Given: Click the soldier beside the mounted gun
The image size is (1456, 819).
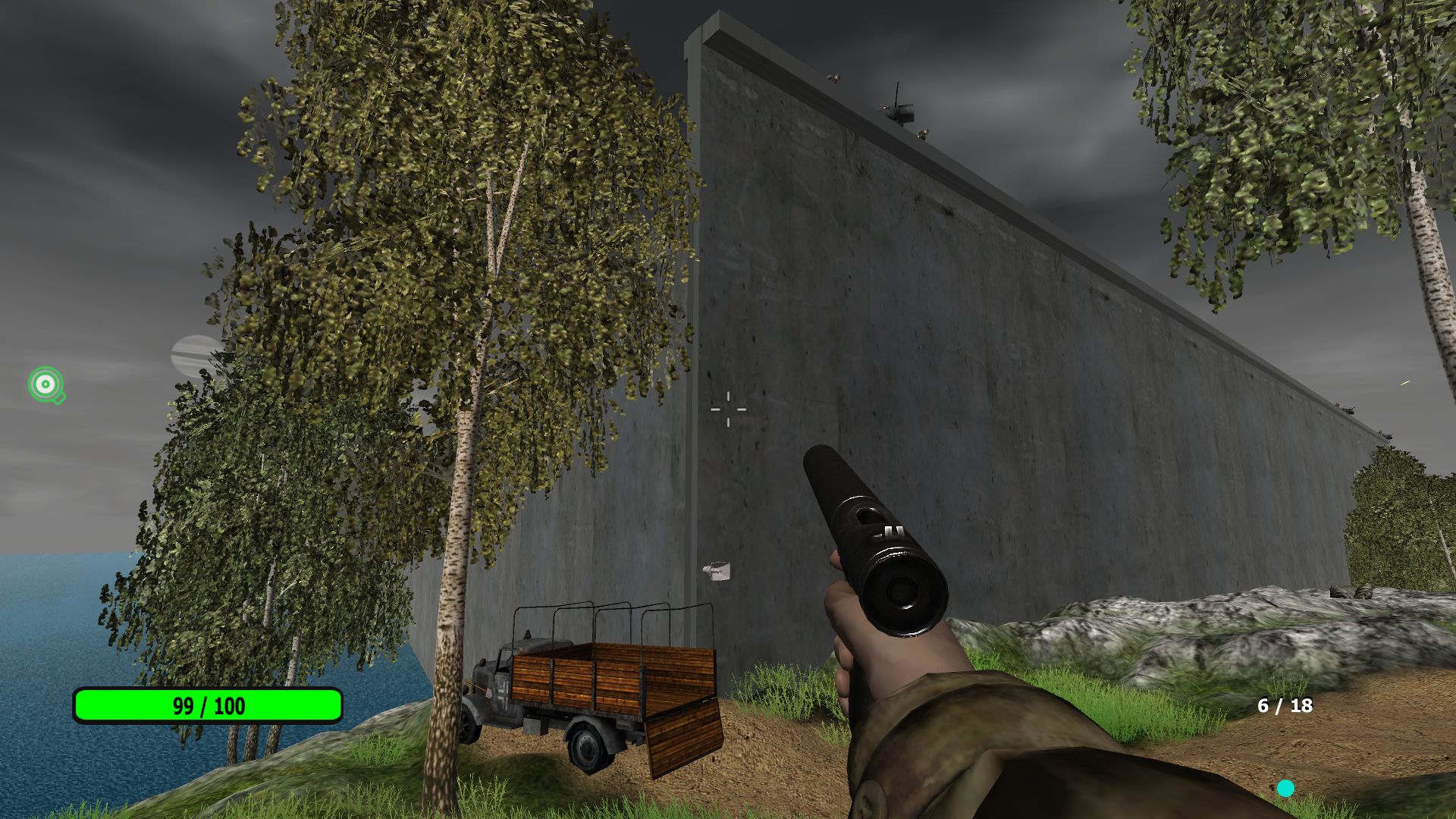Looking at the screenshot, I should [x=924, y=133].
